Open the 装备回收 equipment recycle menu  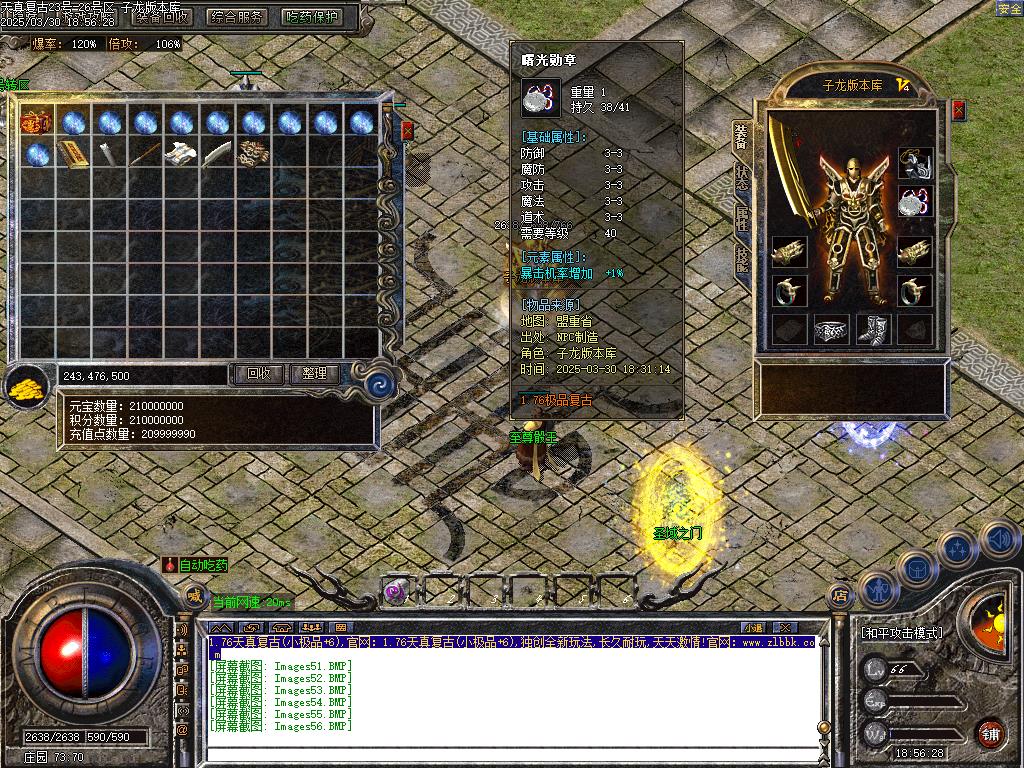[x=163, y=16]
